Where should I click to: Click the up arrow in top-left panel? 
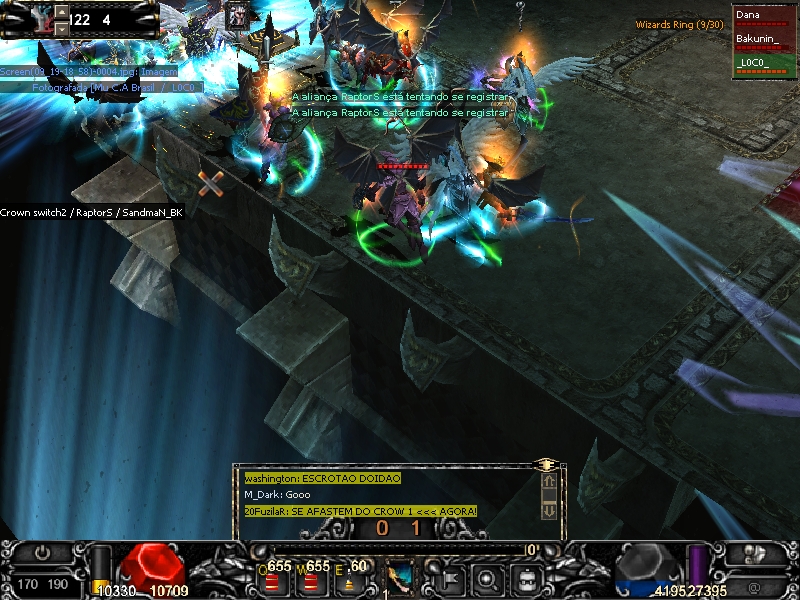(x=60, y=12)
